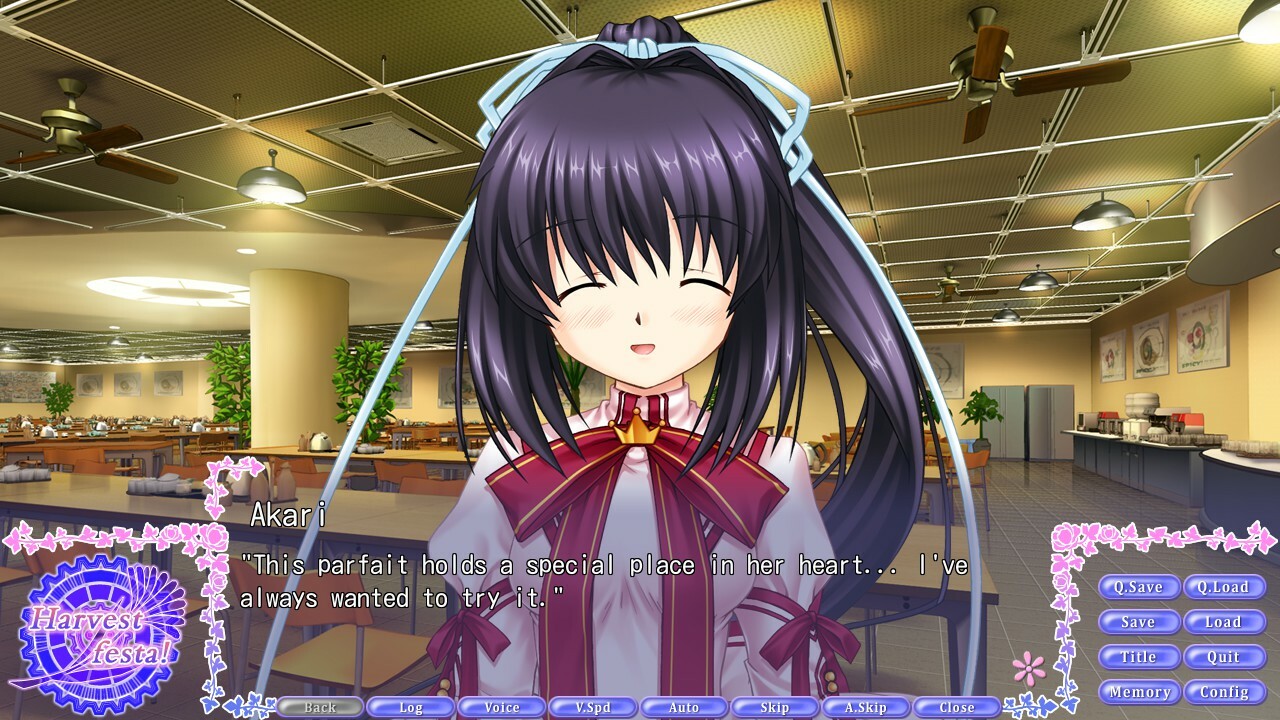Replay the Voice line

pyautogui.click(x=501, y=706)
